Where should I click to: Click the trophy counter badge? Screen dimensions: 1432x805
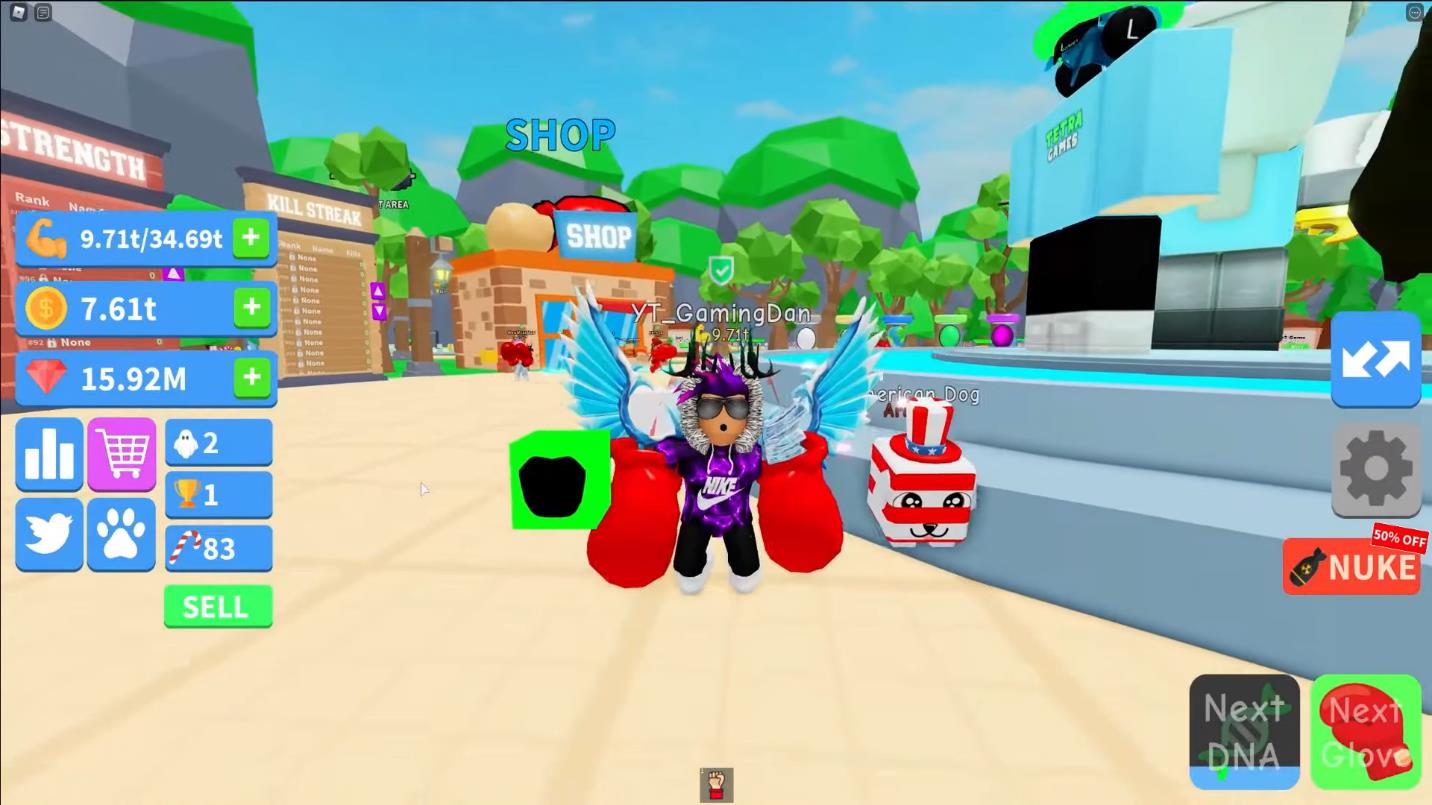pos(218,494)
